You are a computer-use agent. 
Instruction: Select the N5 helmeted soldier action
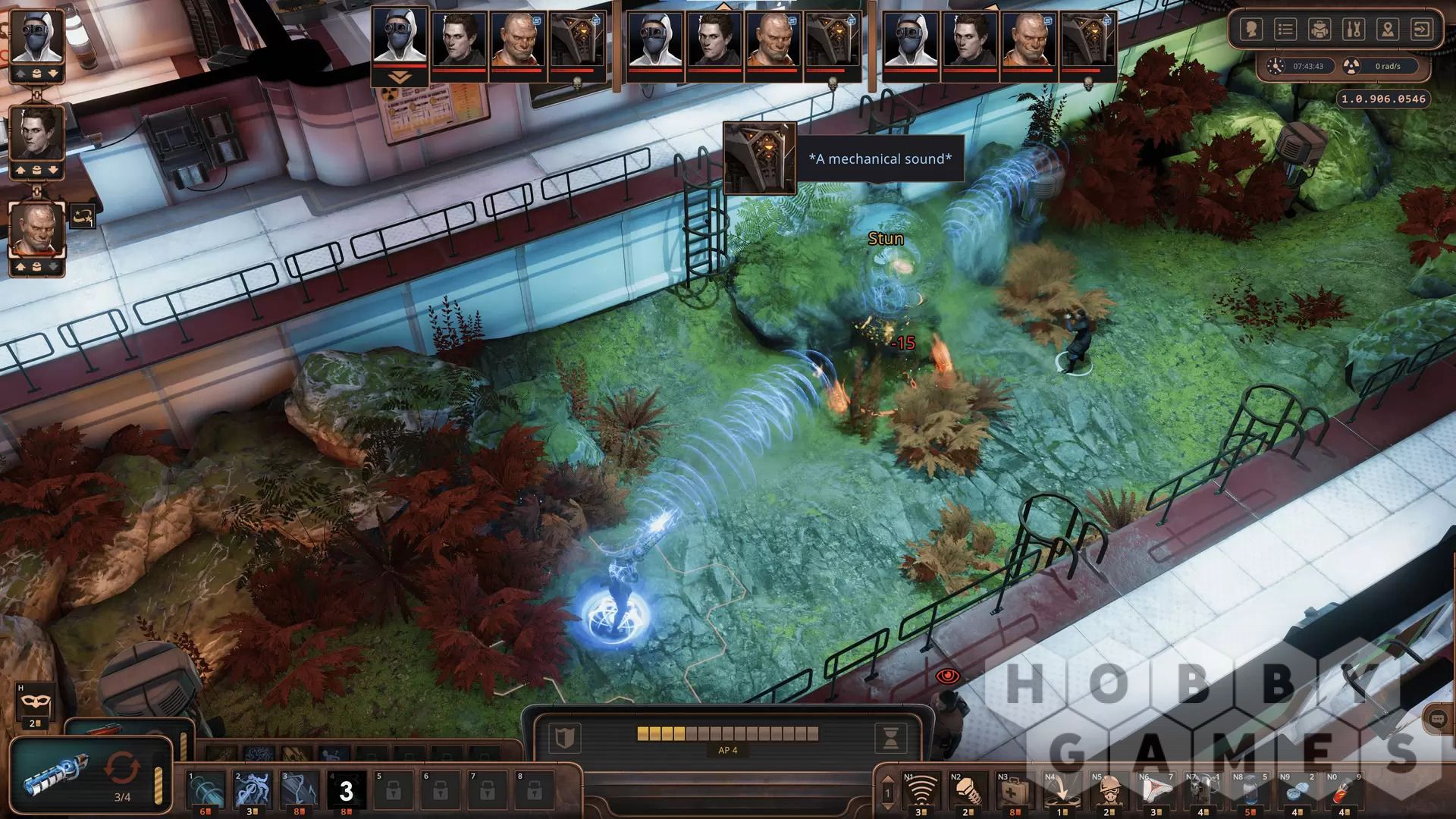pyautogui.click(x=1108, y=792)
